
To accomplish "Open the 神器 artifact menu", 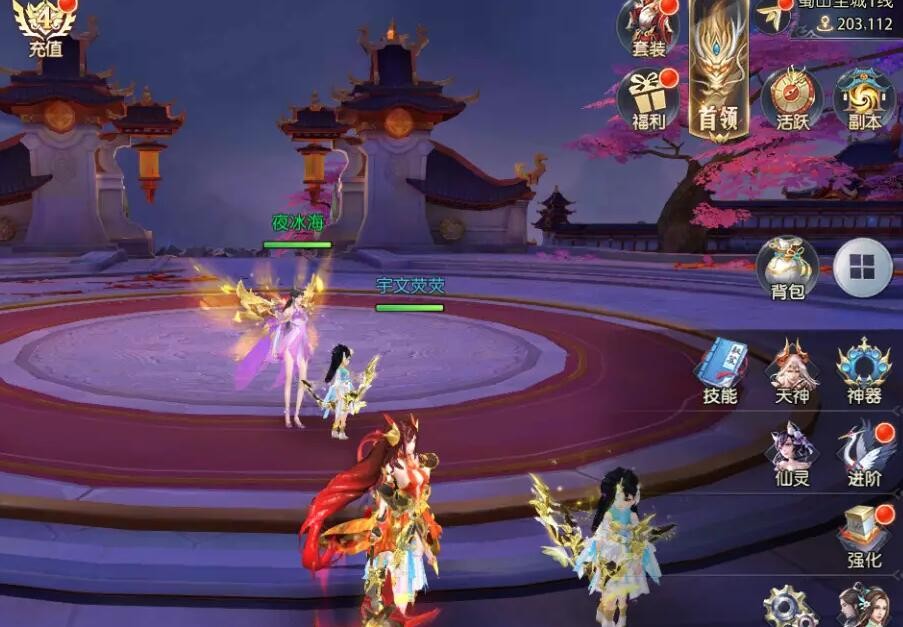I will pos(864,370).
